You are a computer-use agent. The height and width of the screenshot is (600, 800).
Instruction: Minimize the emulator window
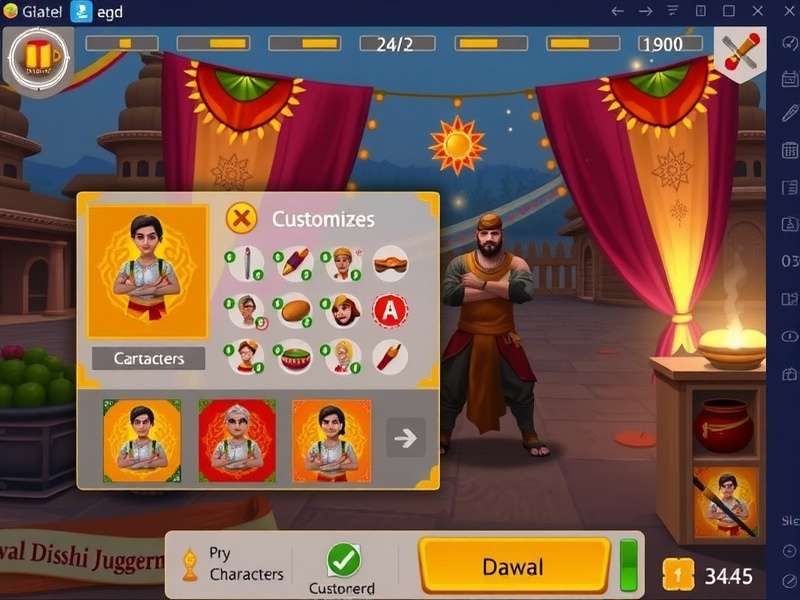click(700, 11)
